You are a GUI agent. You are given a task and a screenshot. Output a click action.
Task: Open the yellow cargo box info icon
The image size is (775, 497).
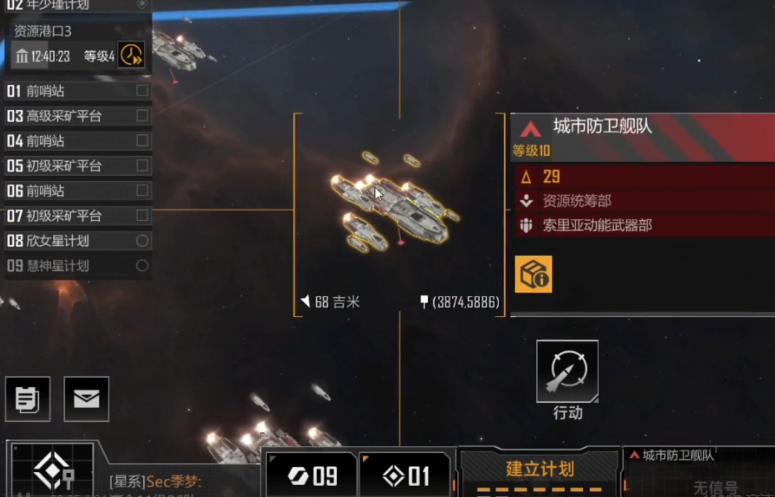pos(533,274)
